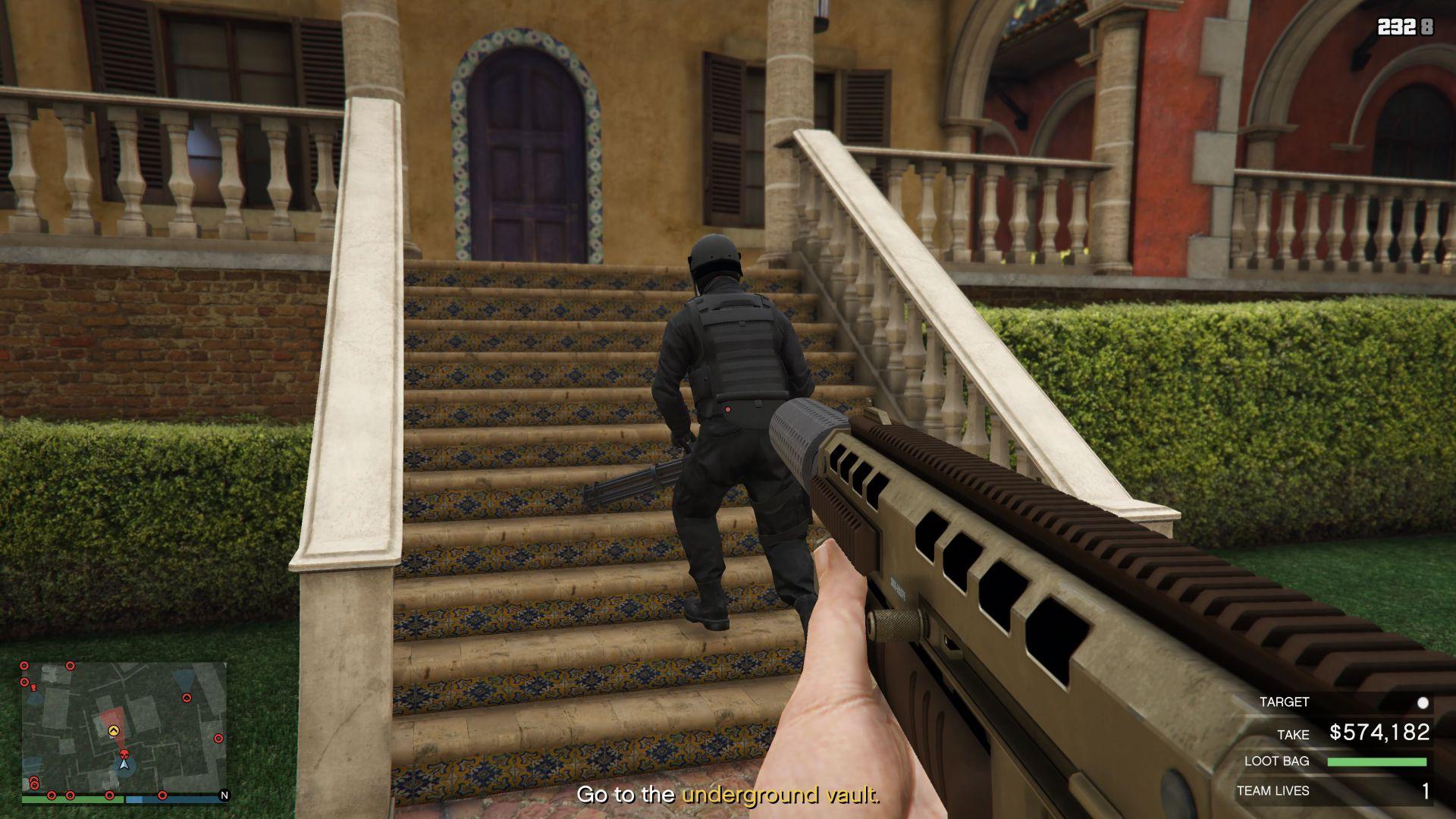Click the North compass indicator on the minimap

point(224,795)
